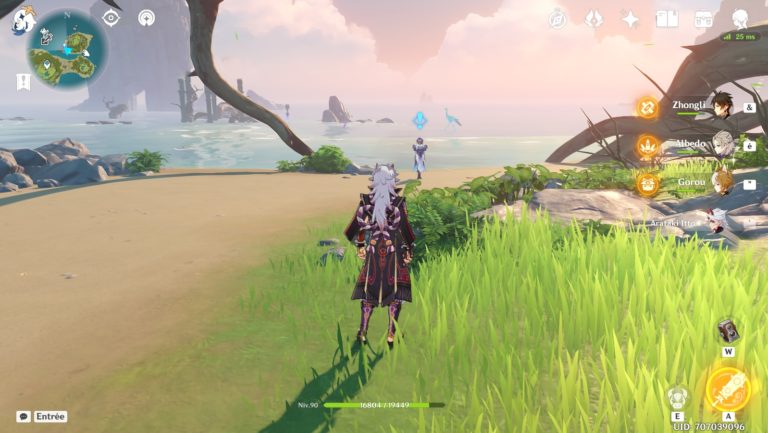Activate Zhongli's glowing elemental burst icon
Screen dimensions: 768x433
(x=648, y=107)
